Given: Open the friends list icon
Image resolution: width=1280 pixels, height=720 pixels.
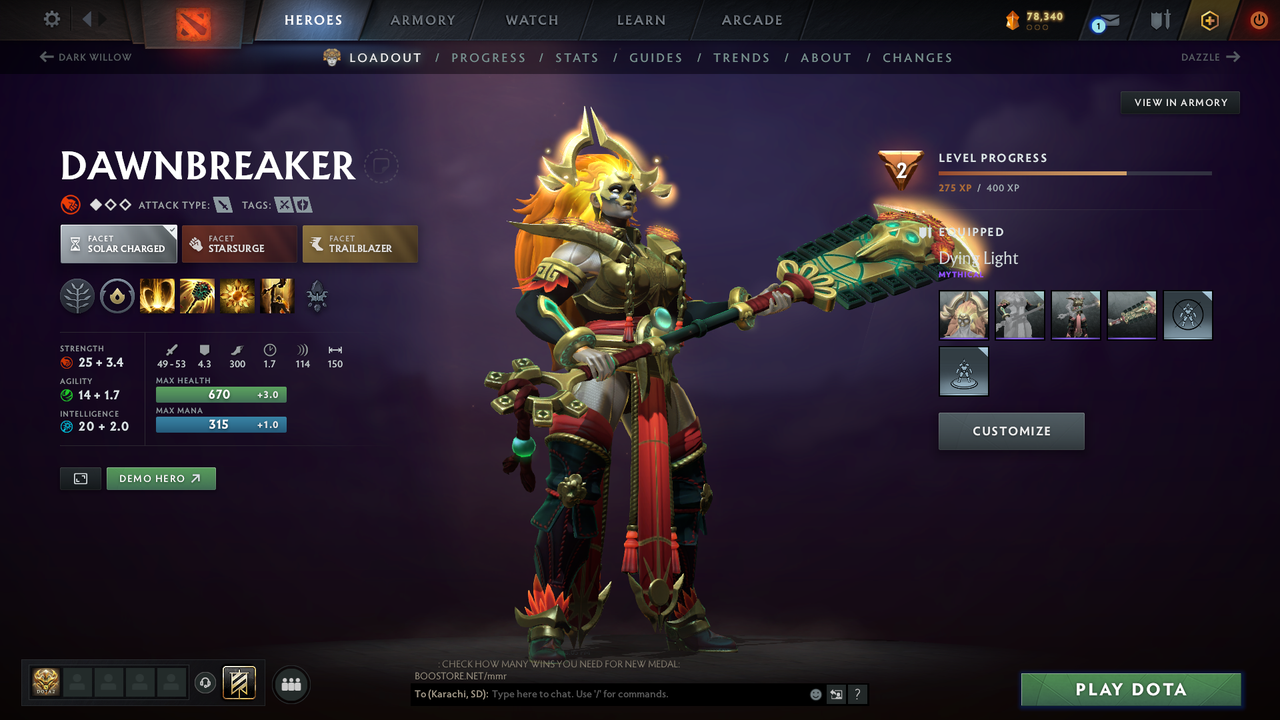Looking at the screenshot, I should point(291,684).
